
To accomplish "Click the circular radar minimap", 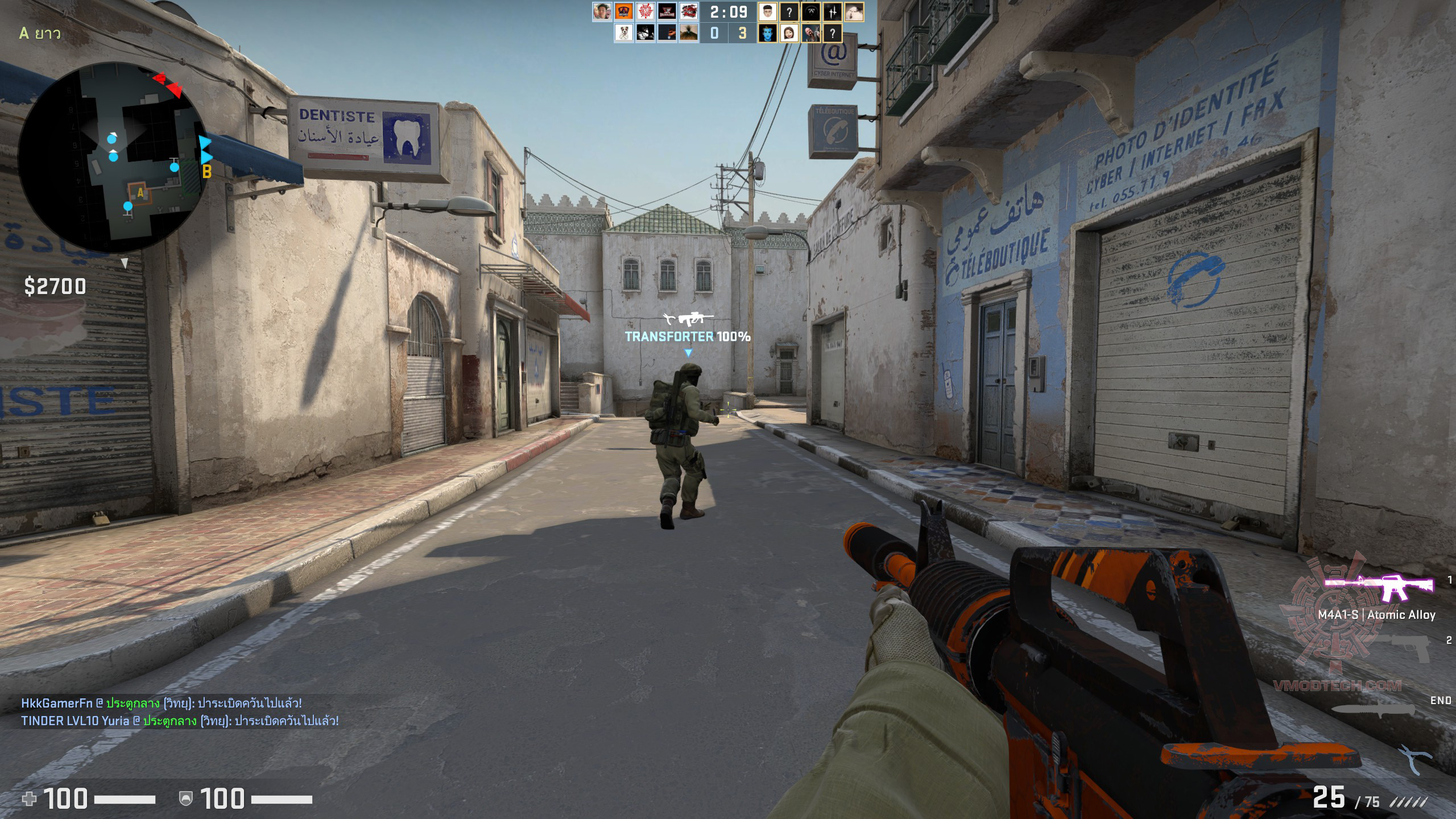I will [113, 158].
